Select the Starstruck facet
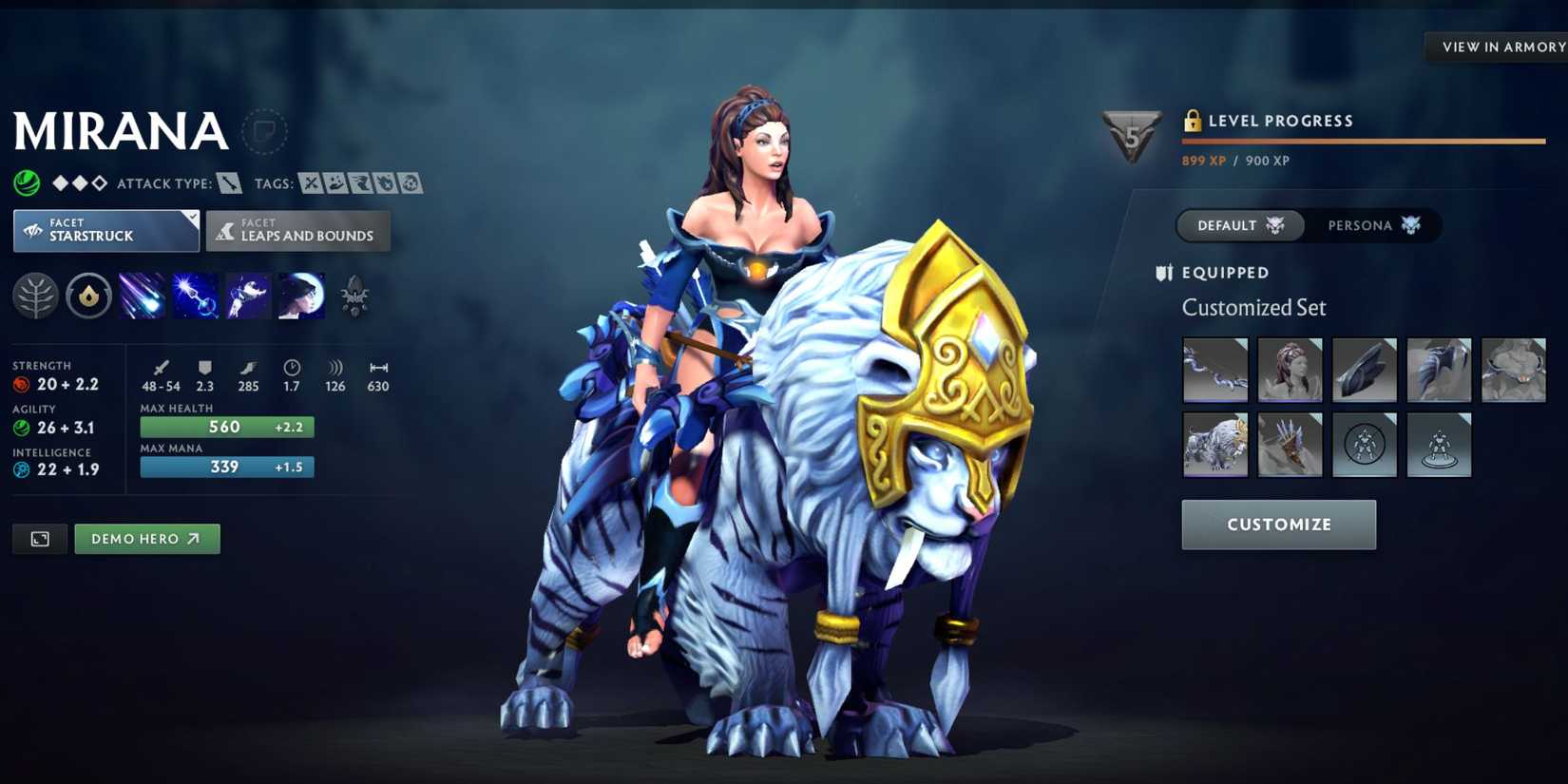 click(105, 230)
